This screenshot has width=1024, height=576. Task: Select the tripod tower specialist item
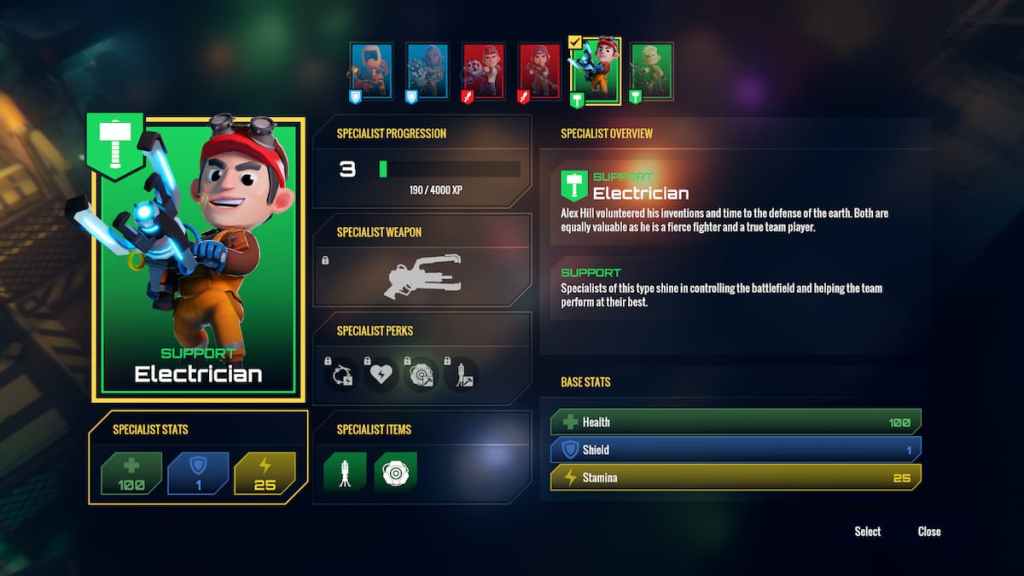tap(345, 470)
